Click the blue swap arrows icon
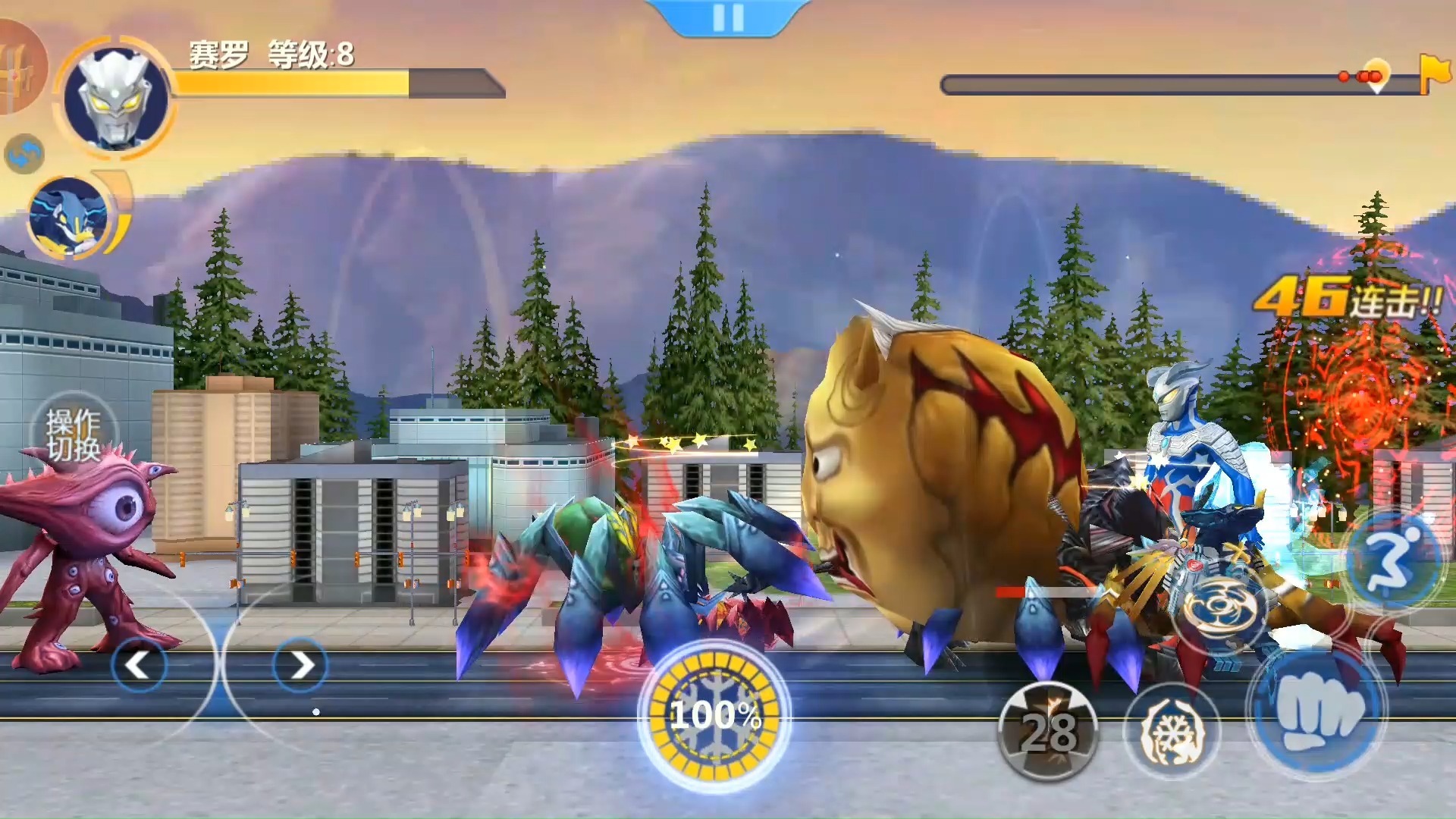This screenshot has width=1456, height=819. 24,154
